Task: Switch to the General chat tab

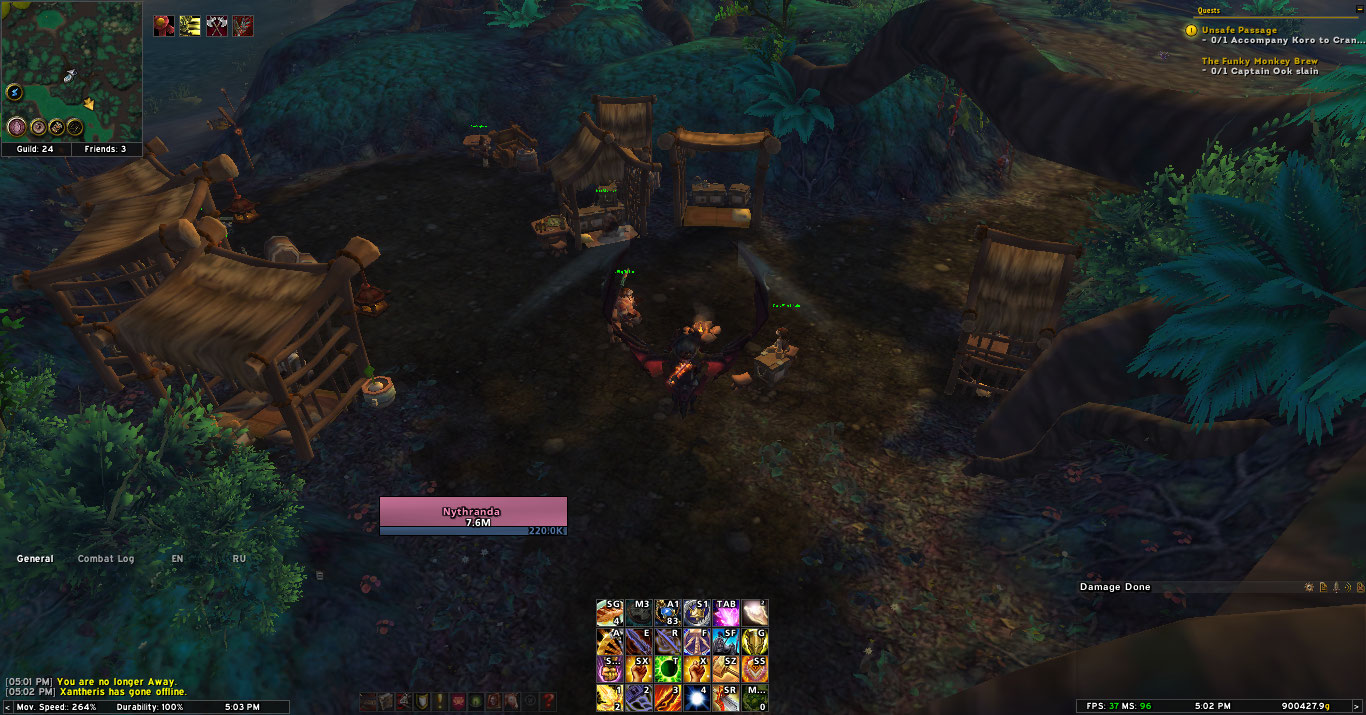Action: 35,559
